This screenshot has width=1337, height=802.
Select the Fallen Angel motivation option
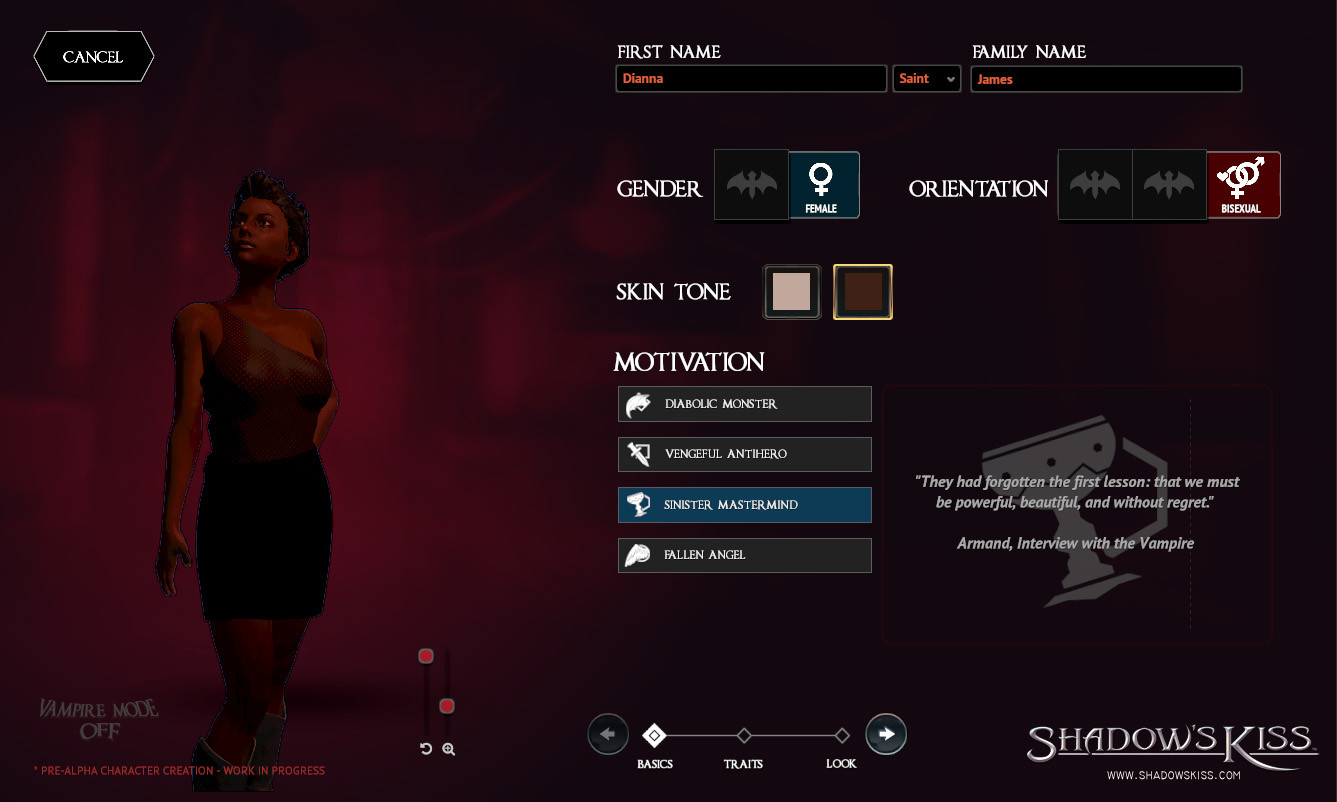(744, 555)
